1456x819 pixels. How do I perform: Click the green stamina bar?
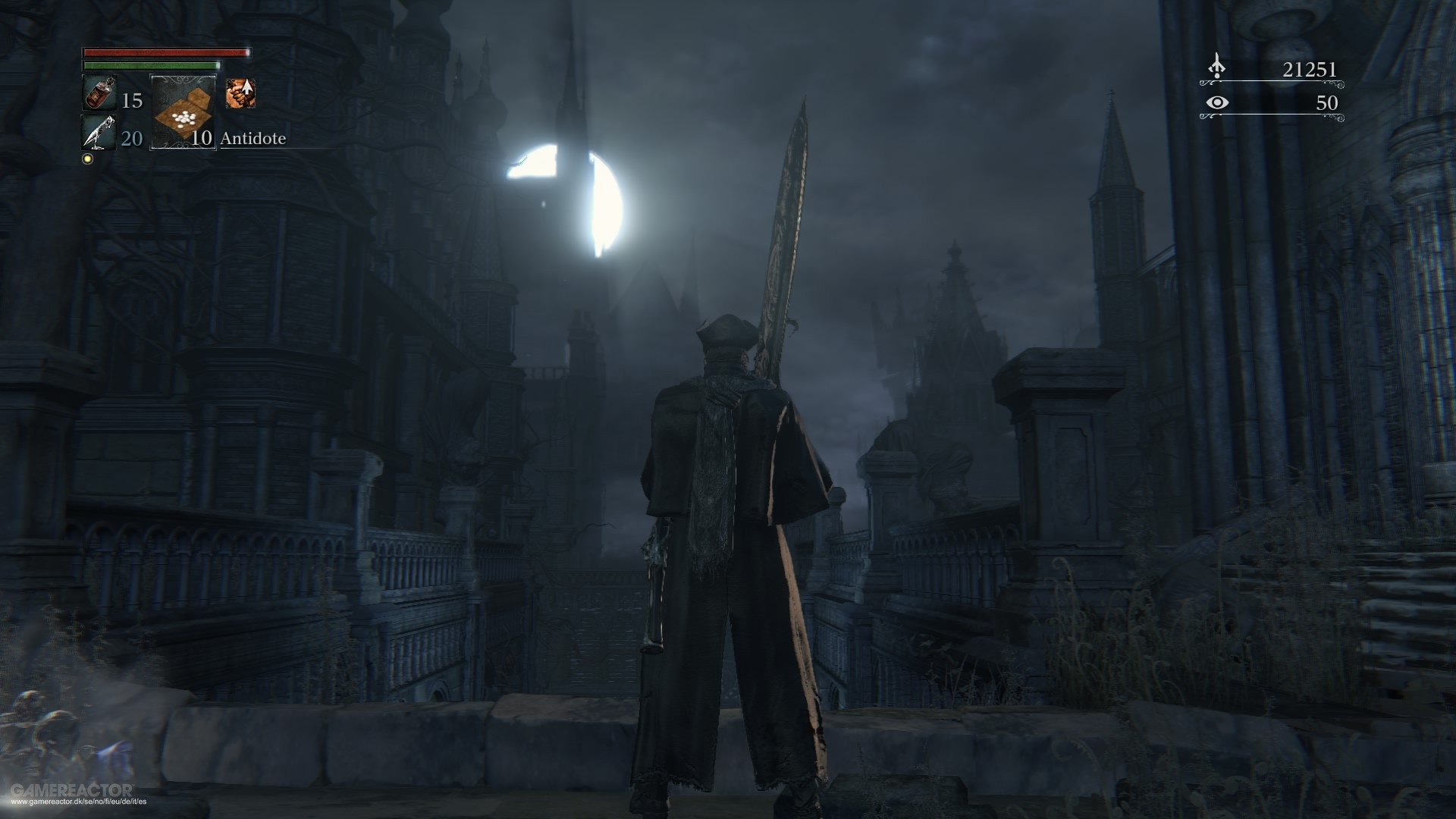click(152, 65)
